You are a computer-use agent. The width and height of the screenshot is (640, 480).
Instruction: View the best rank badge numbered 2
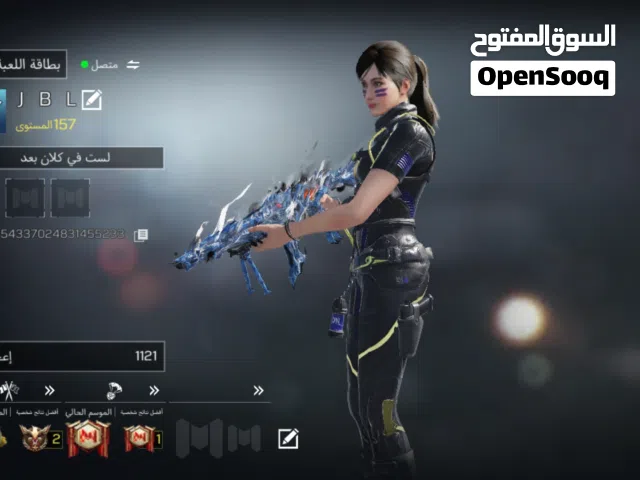click(40, 438)
